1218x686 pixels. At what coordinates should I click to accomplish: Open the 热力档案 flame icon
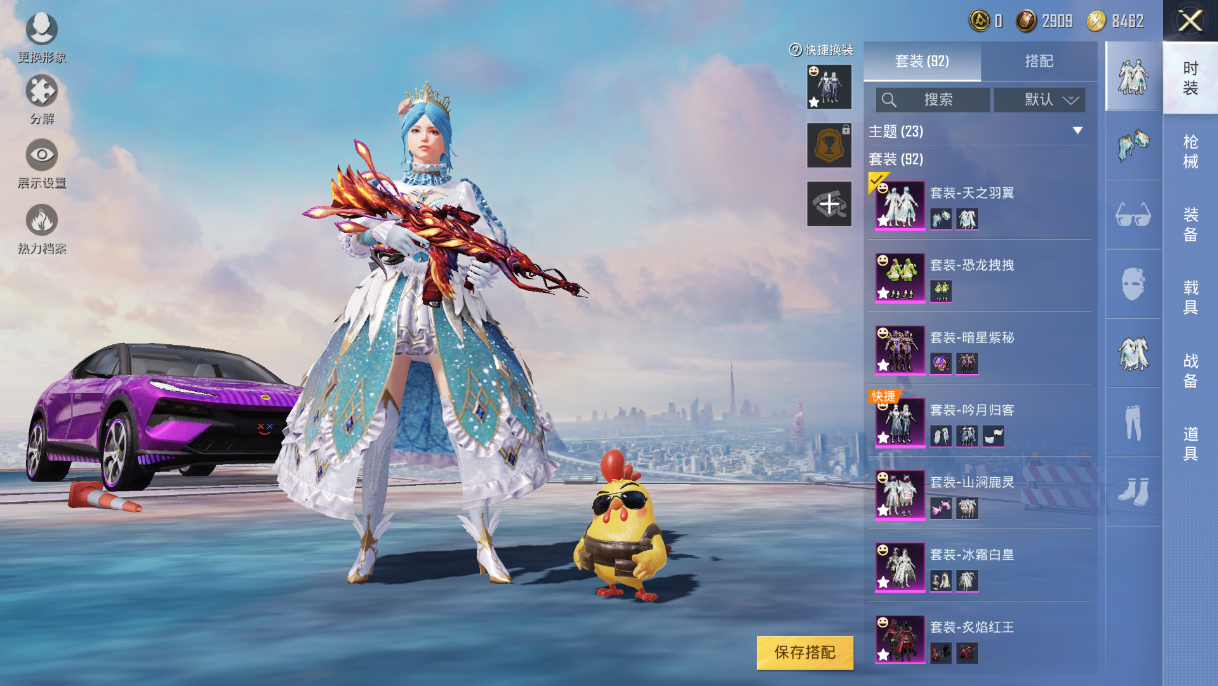click(x=41, y=228)
